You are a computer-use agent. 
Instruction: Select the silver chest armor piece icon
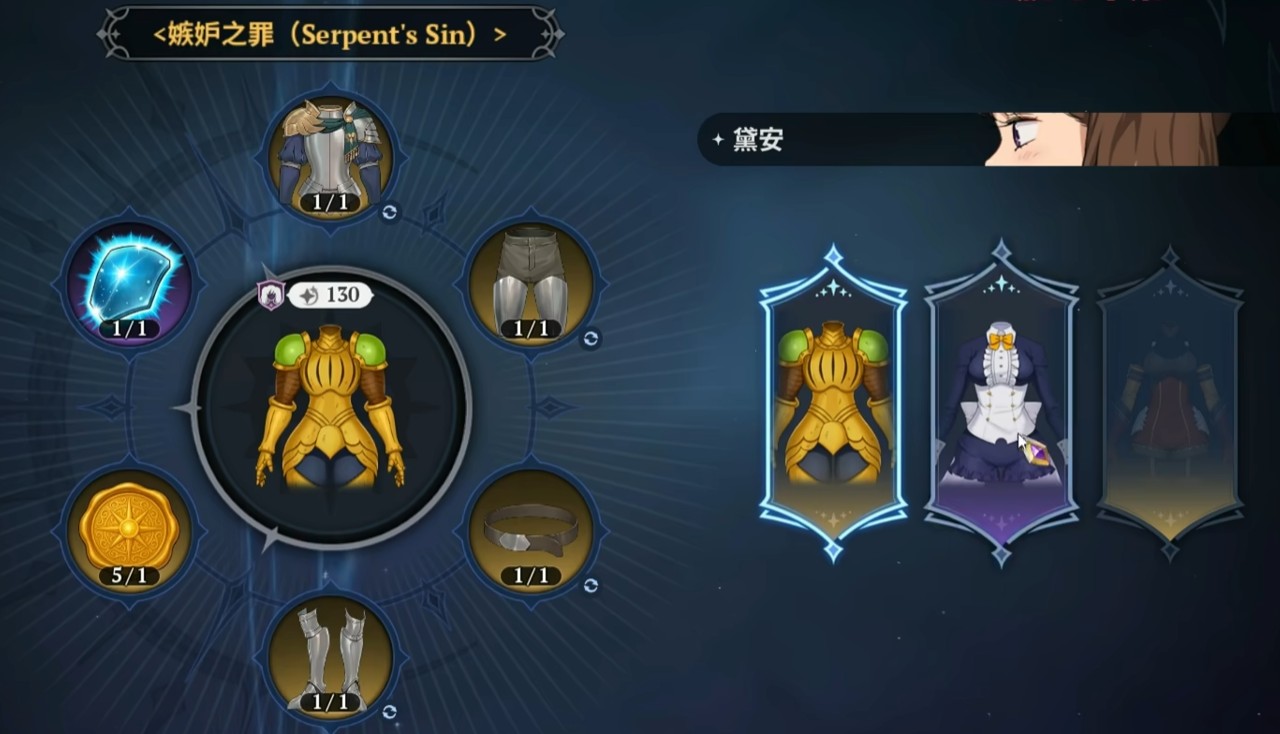coord(330,155)
